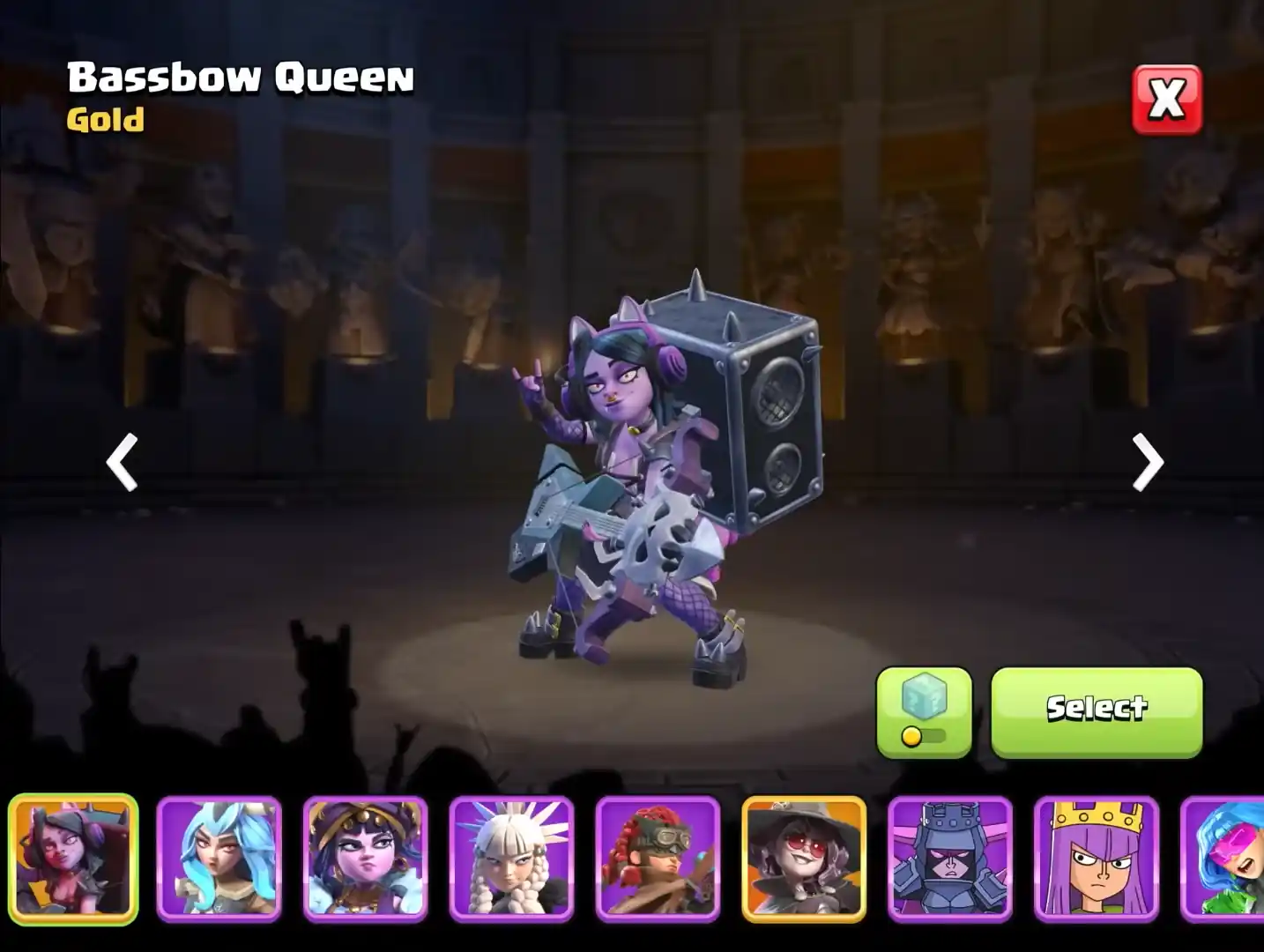Close the Bassbow Queen preview screen
Viewport: 1264px width, 952px height.
point(1165,100)
